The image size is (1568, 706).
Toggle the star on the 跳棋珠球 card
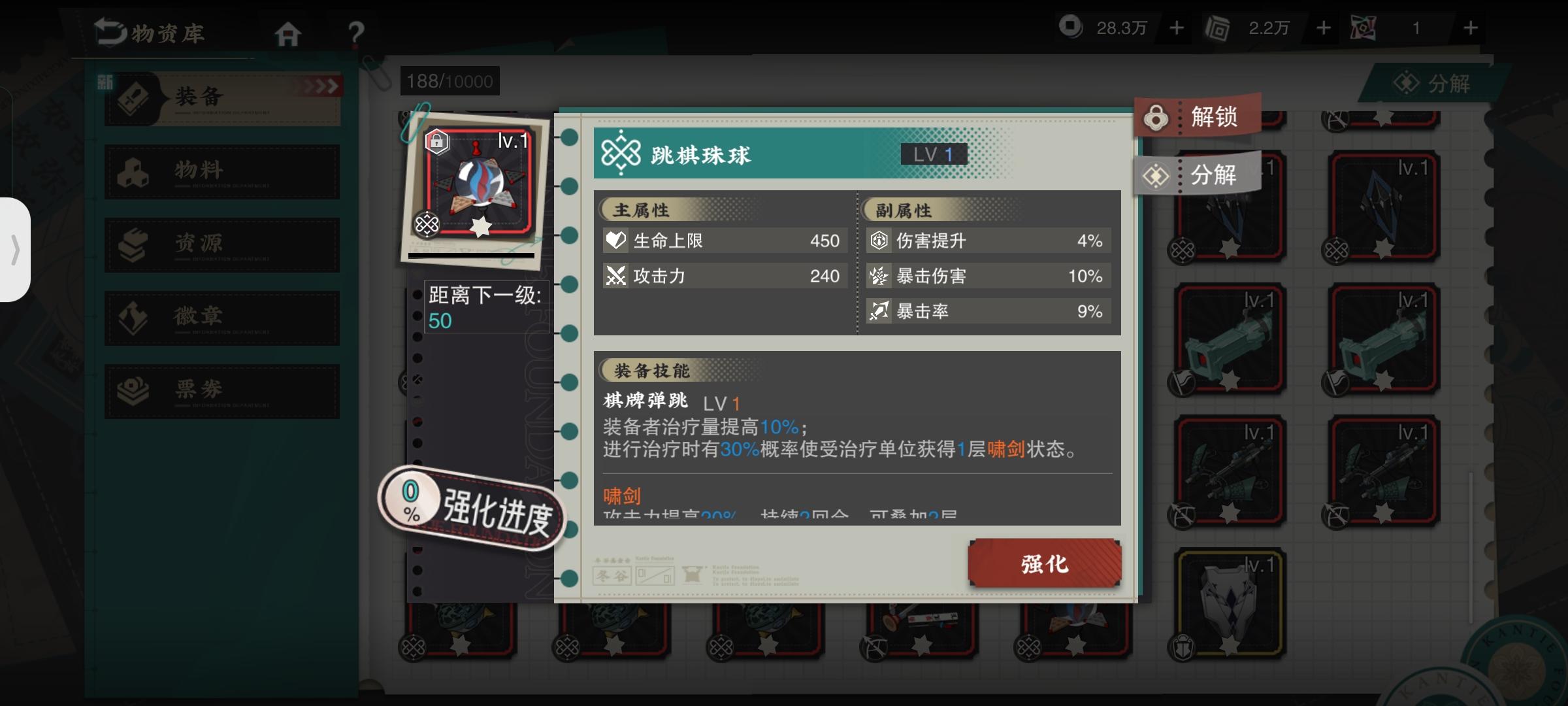point(480,226)
